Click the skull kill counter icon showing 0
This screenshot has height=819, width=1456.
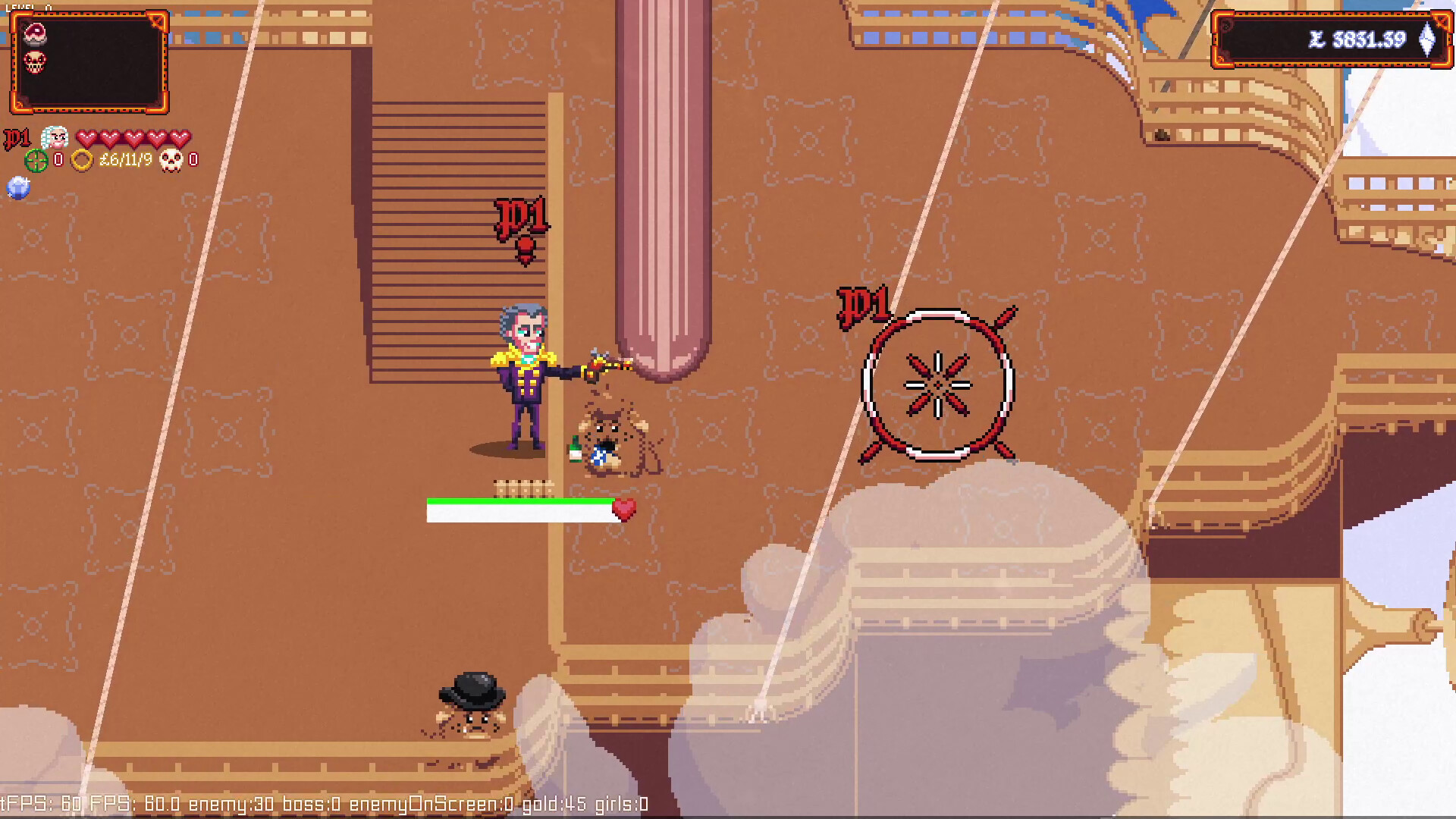click(x=173, y=162)
